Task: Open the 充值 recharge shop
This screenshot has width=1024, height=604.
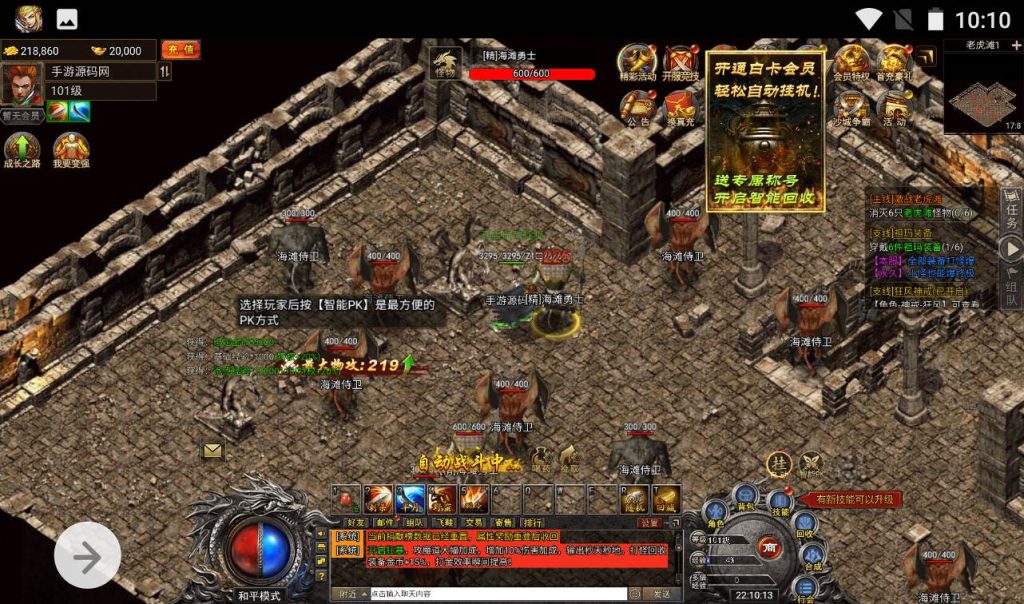Action: coord(180,50)
